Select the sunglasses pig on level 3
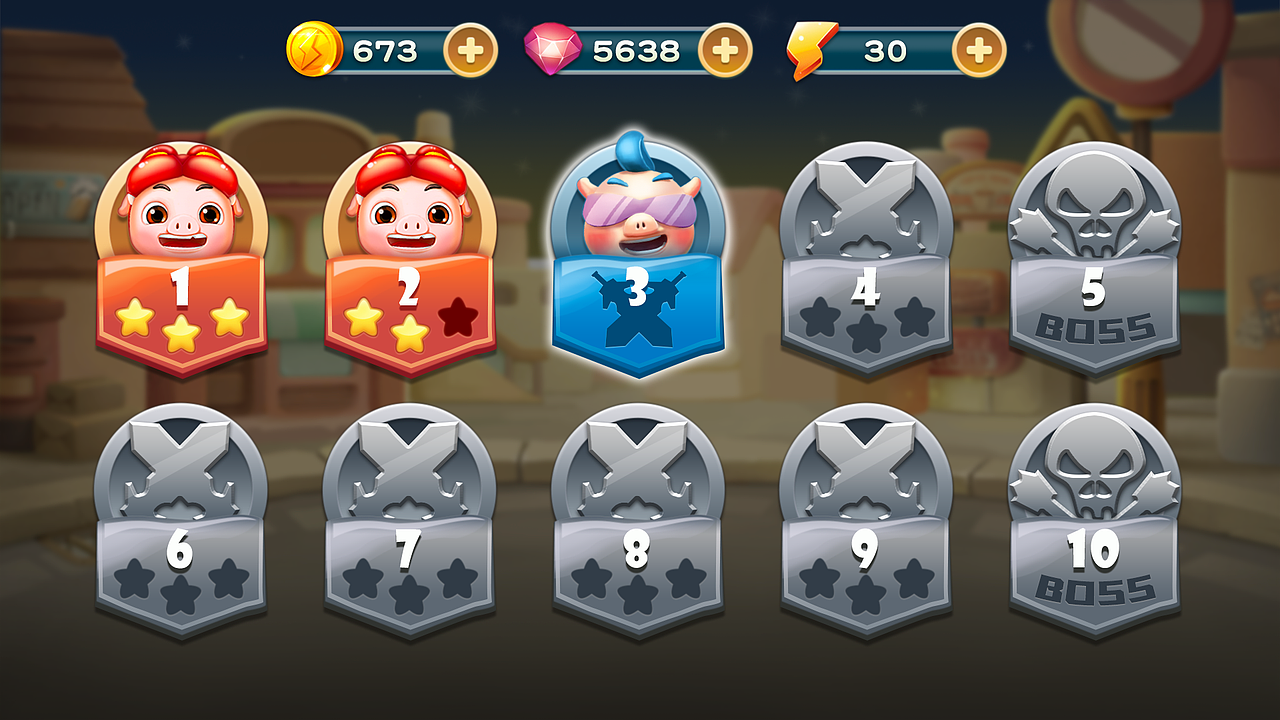1280x720 pixels. [x=637, y=207]
